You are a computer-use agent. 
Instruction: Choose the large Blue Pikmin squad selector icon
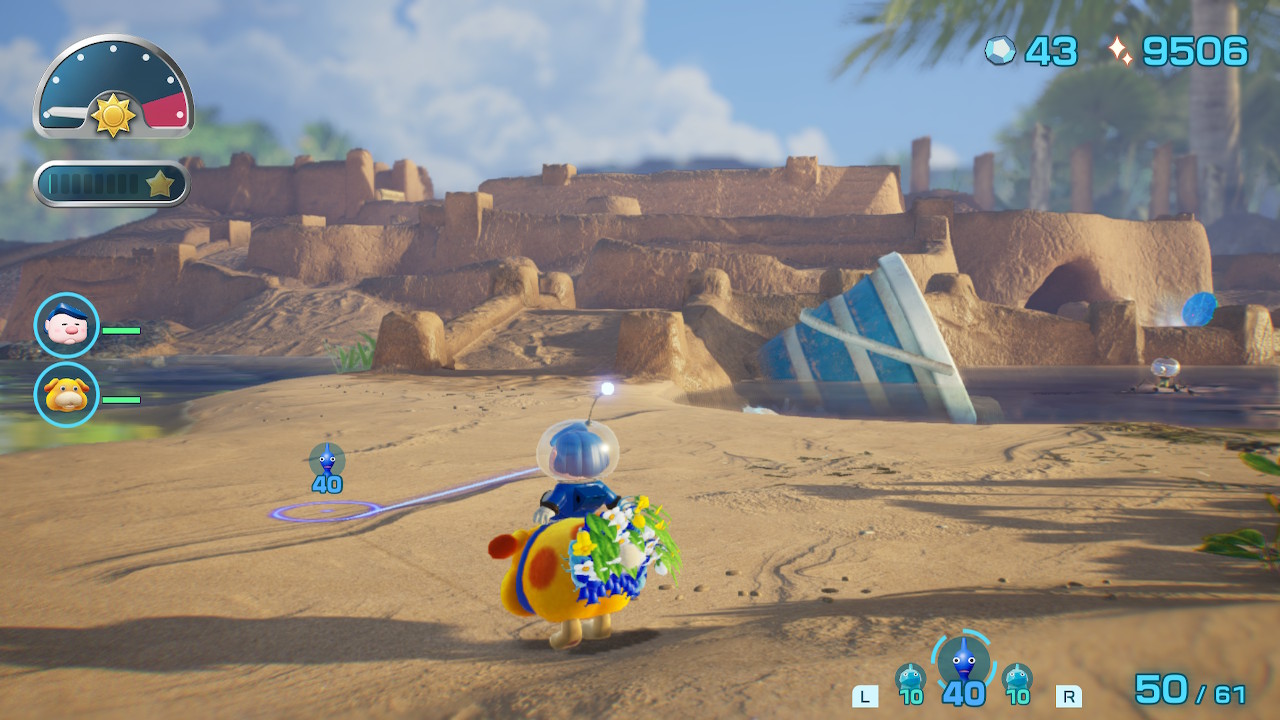pyautogui.click(x=963, y=662)
